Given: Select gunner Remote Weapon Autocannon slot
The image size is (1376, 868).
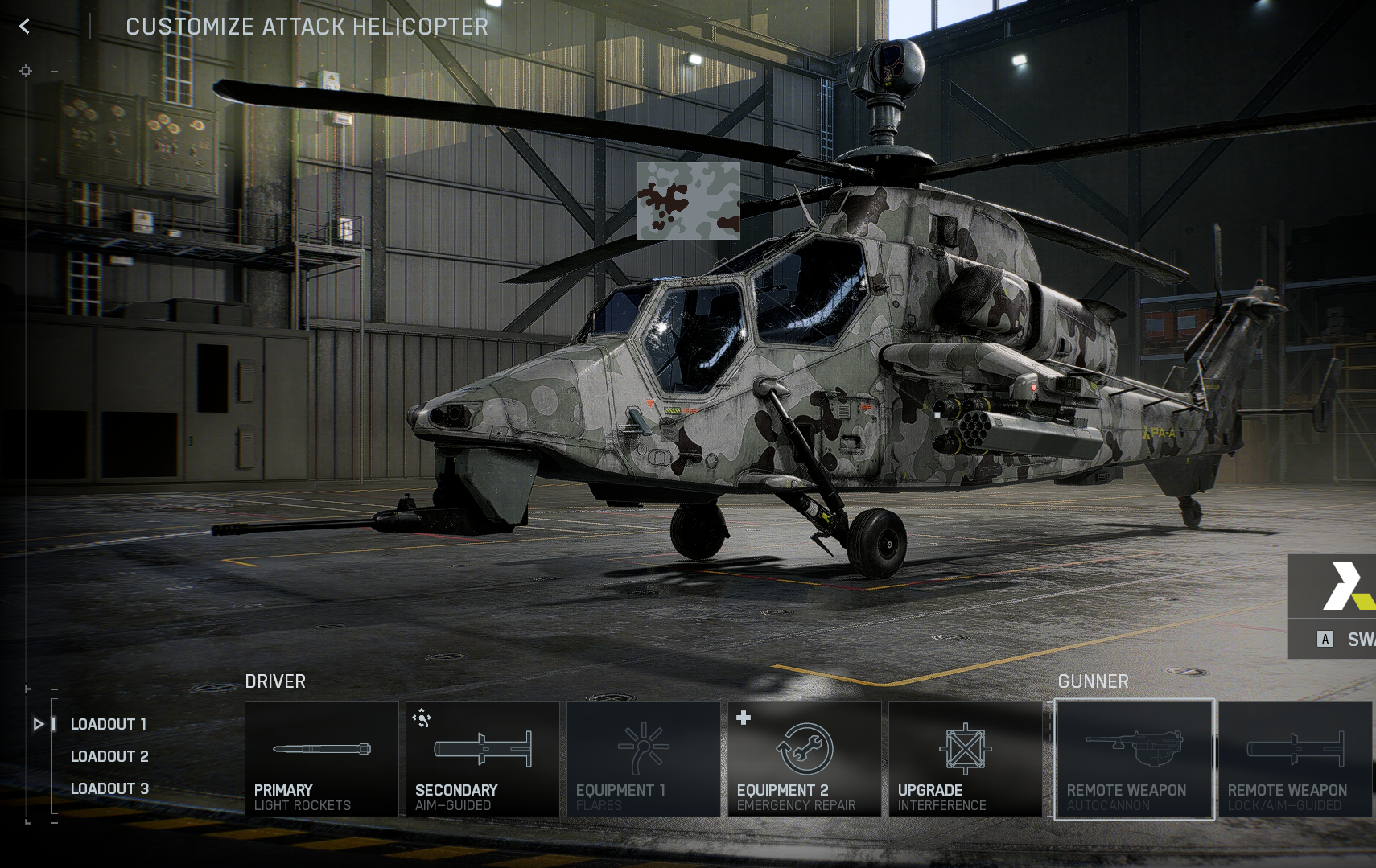Looking at the screenshot, I should [1134, 759].
